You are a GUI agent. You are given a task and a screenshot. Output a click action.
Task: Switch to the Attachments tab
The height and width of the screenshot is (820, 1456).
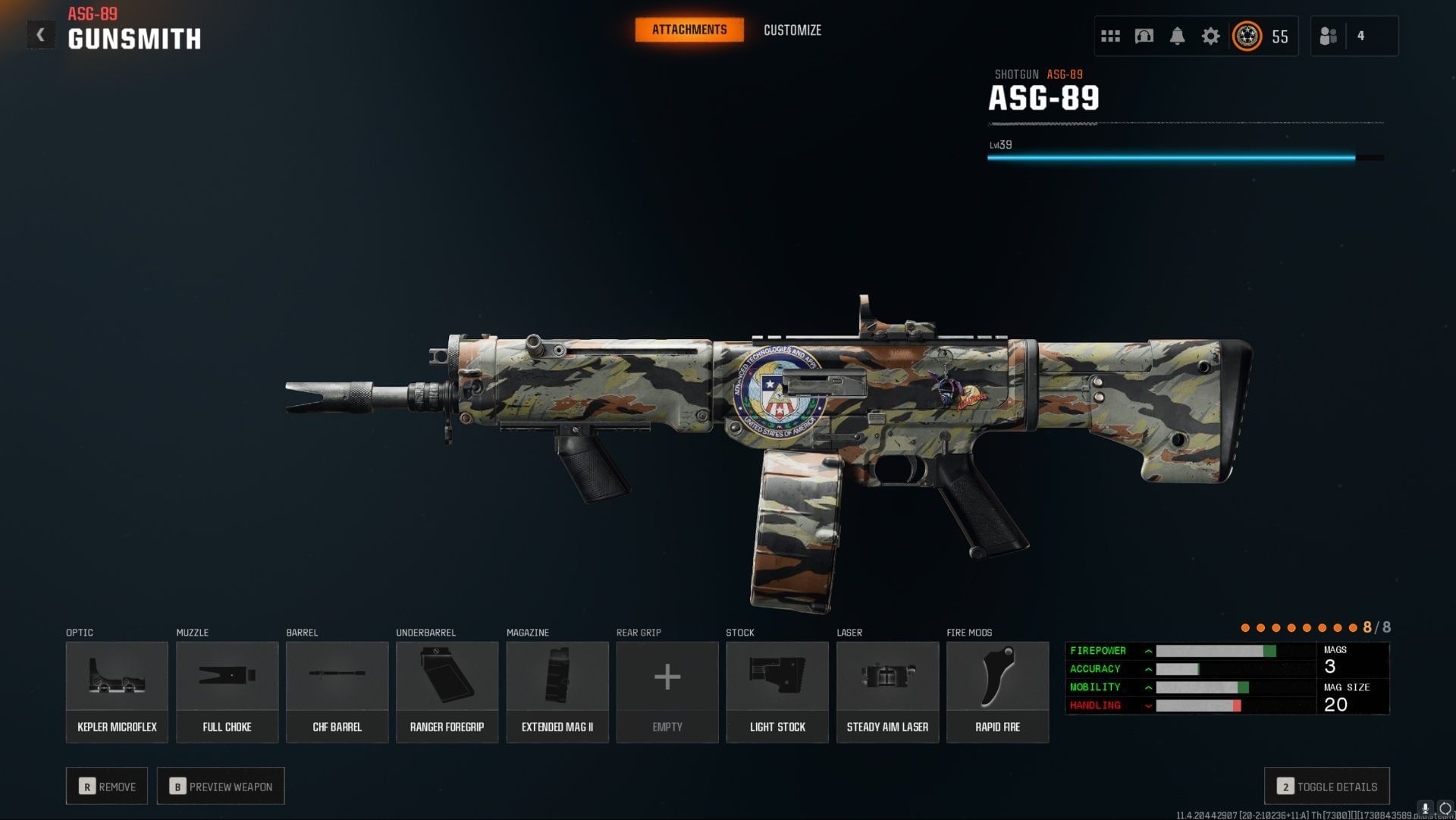tap(689, 30)
